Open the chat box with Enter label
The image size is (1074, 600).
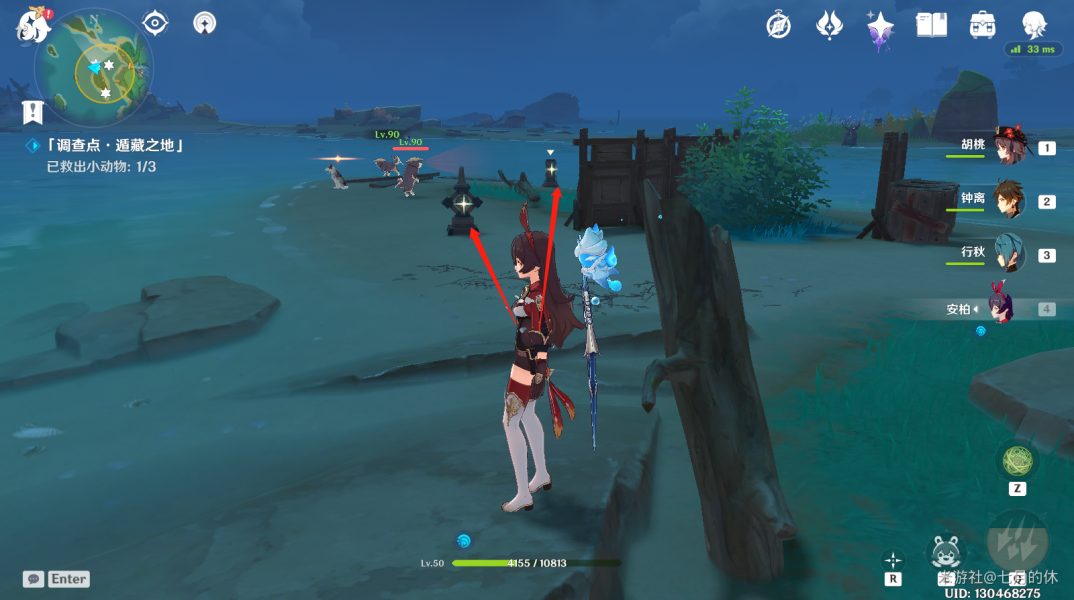click(x=58, y=579)
